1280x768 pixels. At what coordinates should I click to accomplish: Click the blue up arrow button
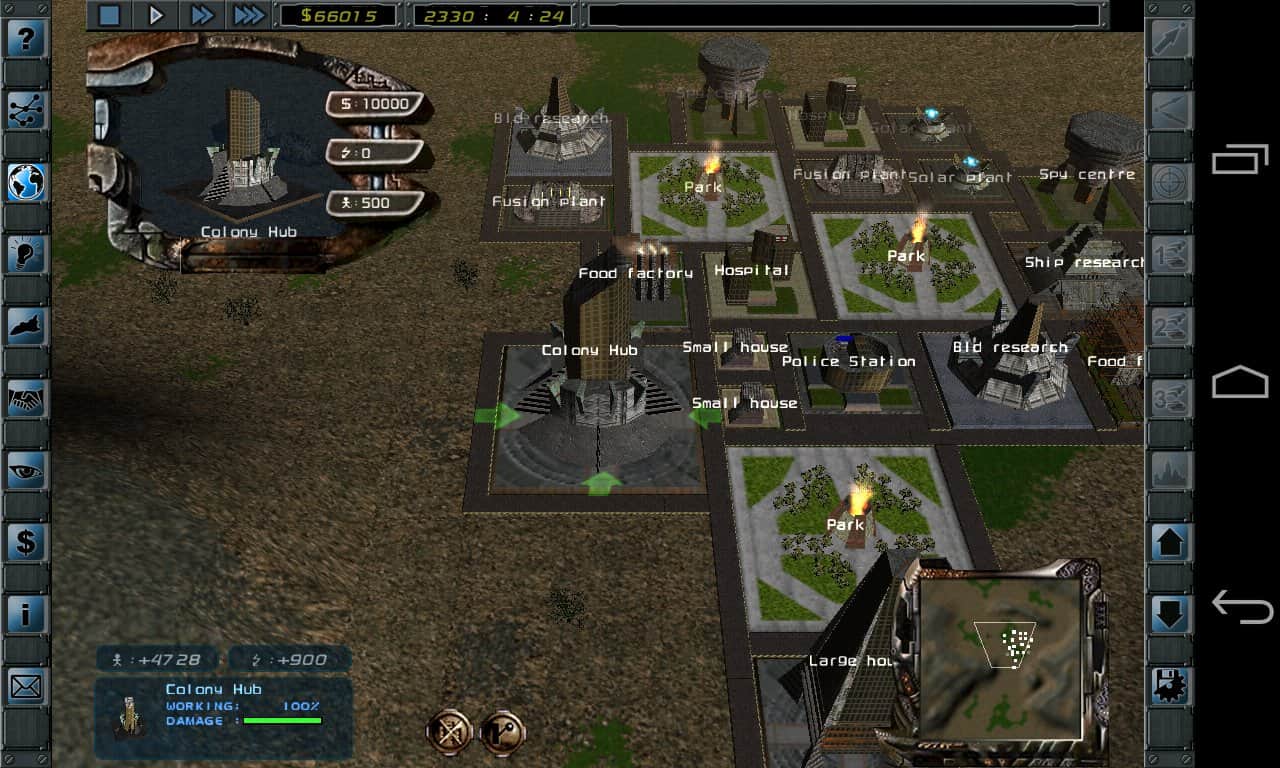point(1169,543)
